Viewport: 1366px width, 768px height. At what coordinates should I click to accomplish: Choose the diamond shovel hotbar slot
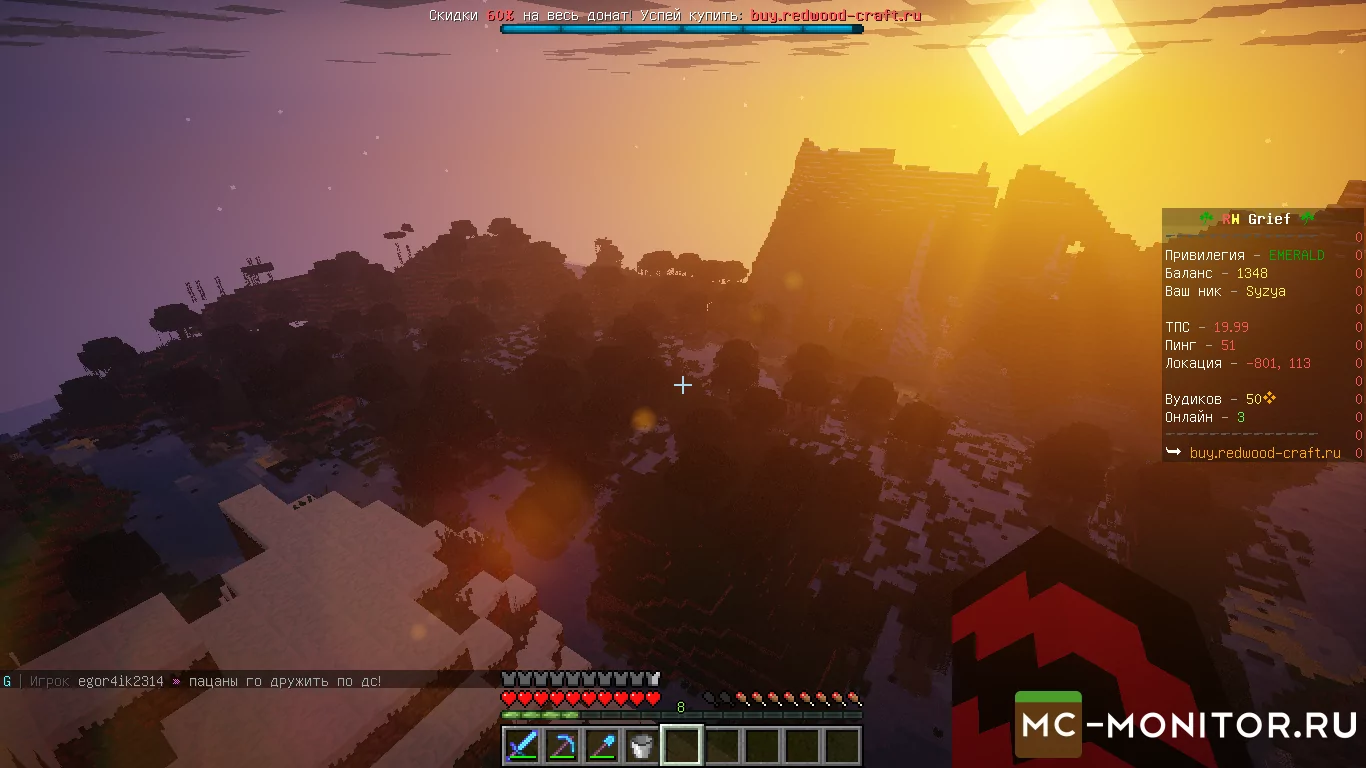[602, 746]
